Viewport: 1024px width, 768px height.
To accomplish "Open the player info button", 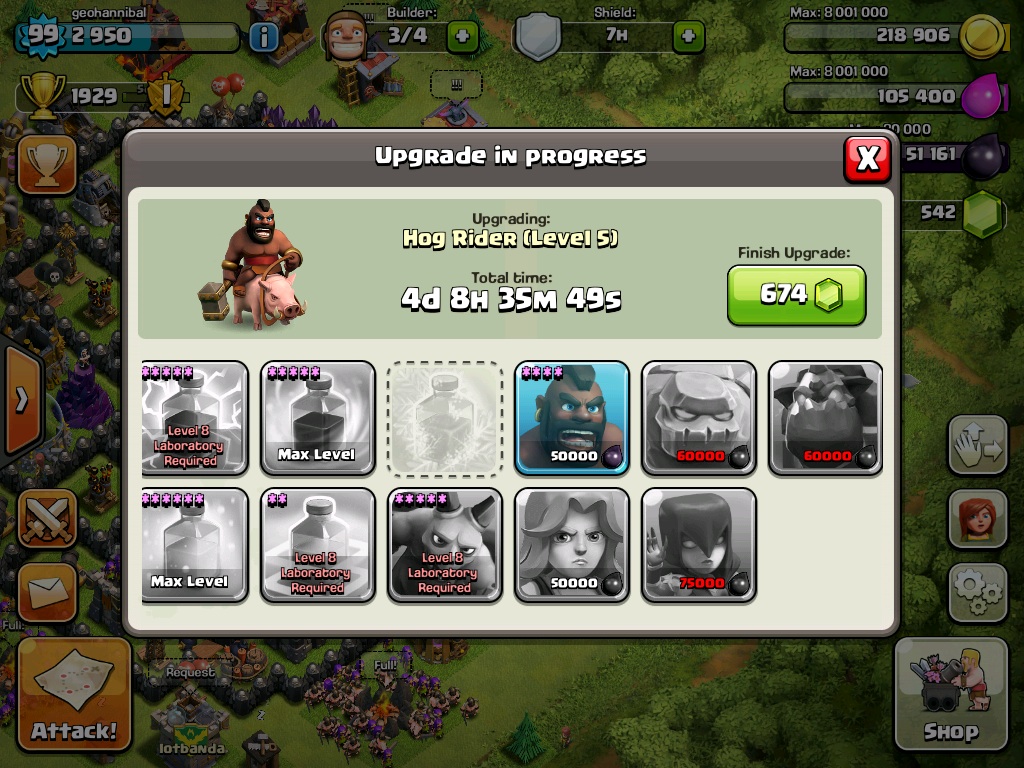I will pyautogui.click(x=264, y=38).
